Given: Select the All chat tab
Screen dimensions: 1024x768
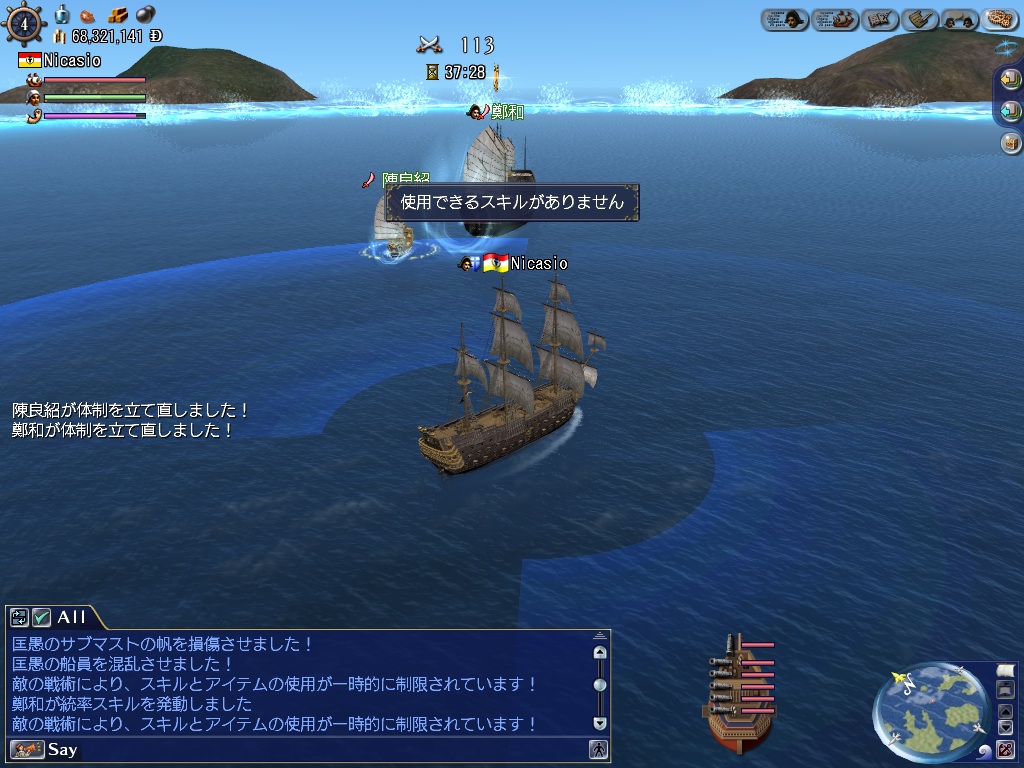Looking at the screenshot, I should pyautogui.click(x=71, y=617).
